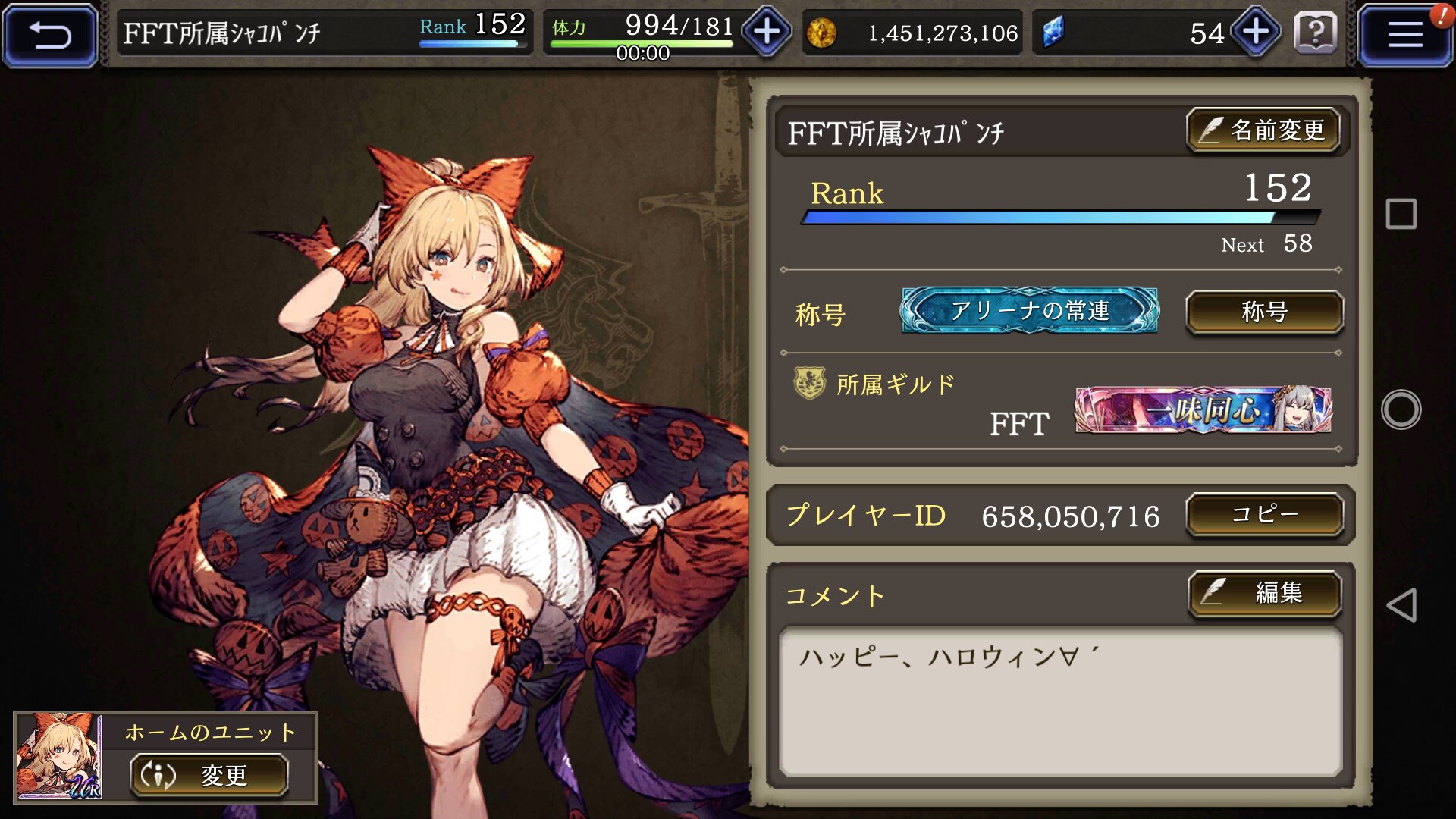The width and height of the screenshot is (1456, 819).
Task: Copy the player ID with コピー
Action: (1264, 515)
